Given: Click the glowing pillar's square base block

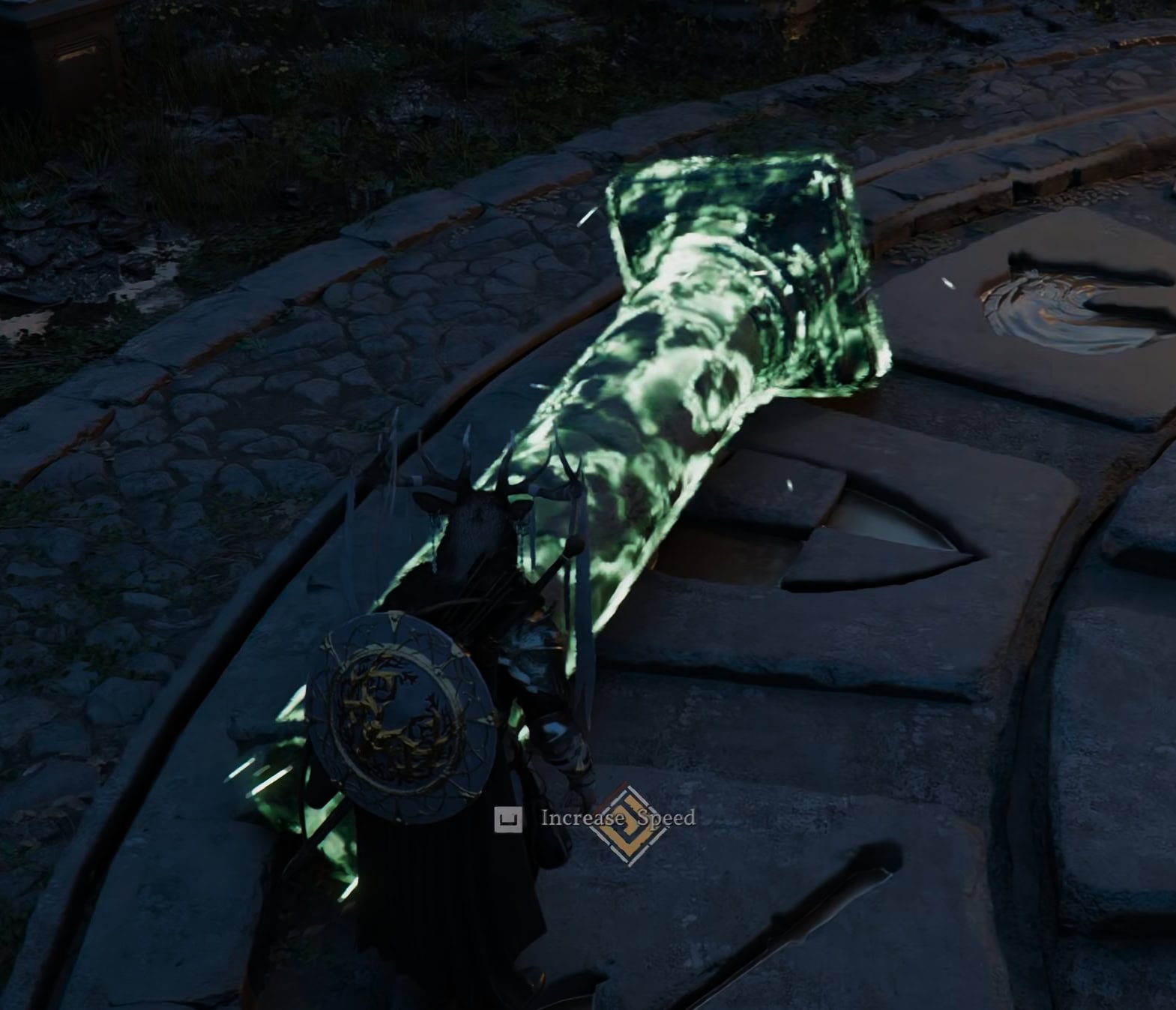Looking at the screenshot, I should tap(742, 262).
